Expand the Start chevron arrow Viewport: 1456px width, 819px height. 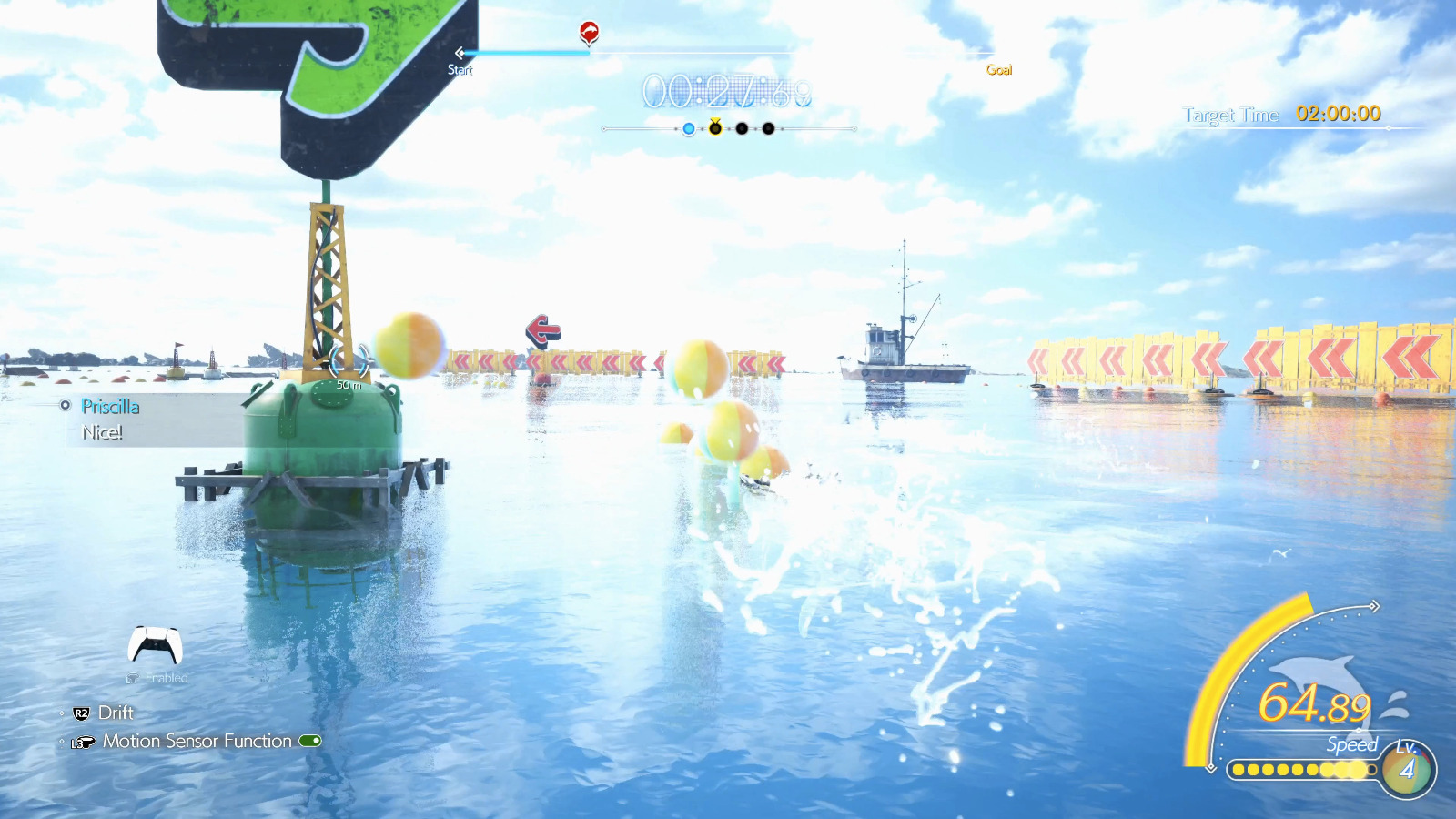(461, 54)
